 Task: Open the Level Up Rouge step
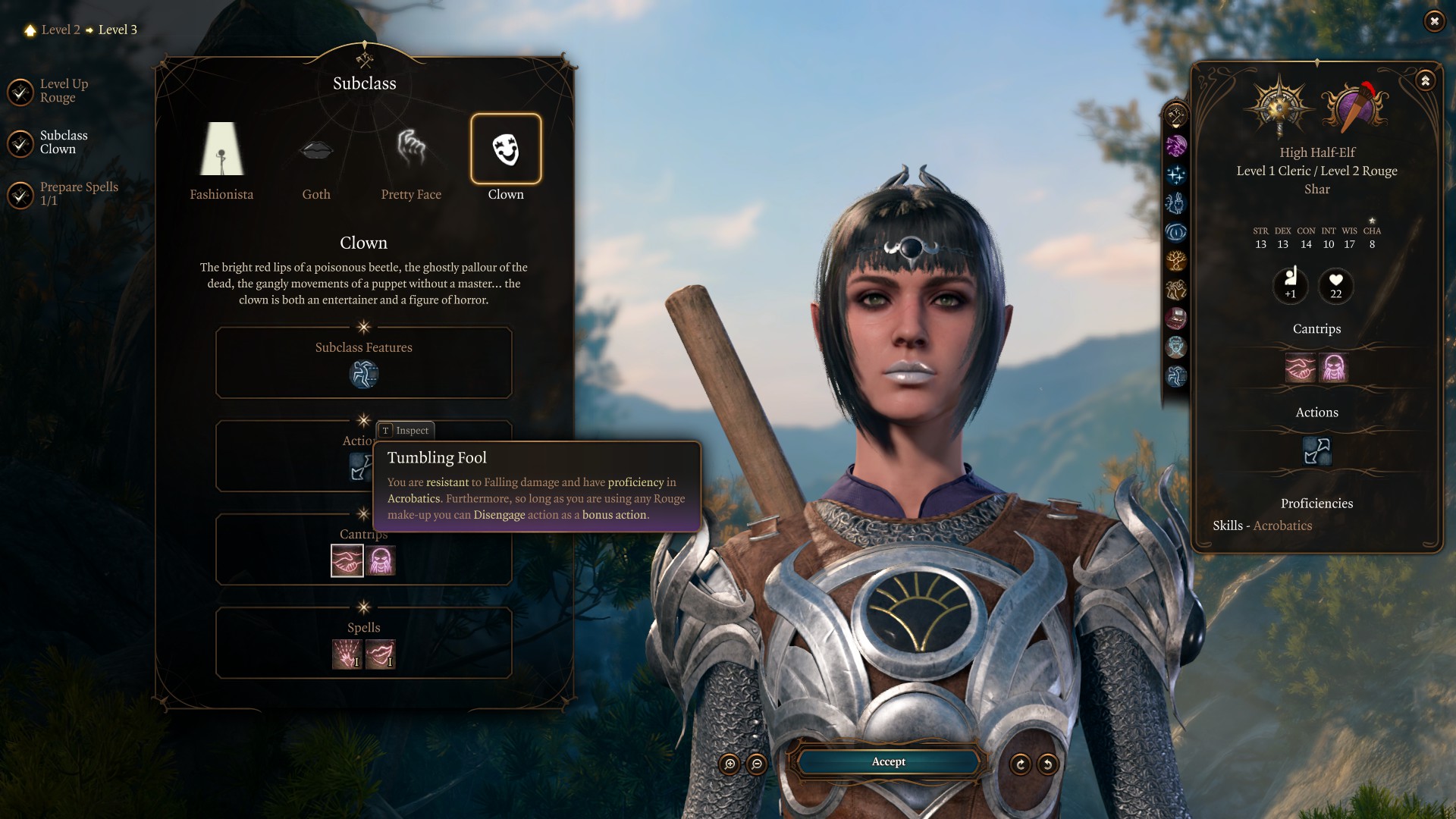click(20, 92)
